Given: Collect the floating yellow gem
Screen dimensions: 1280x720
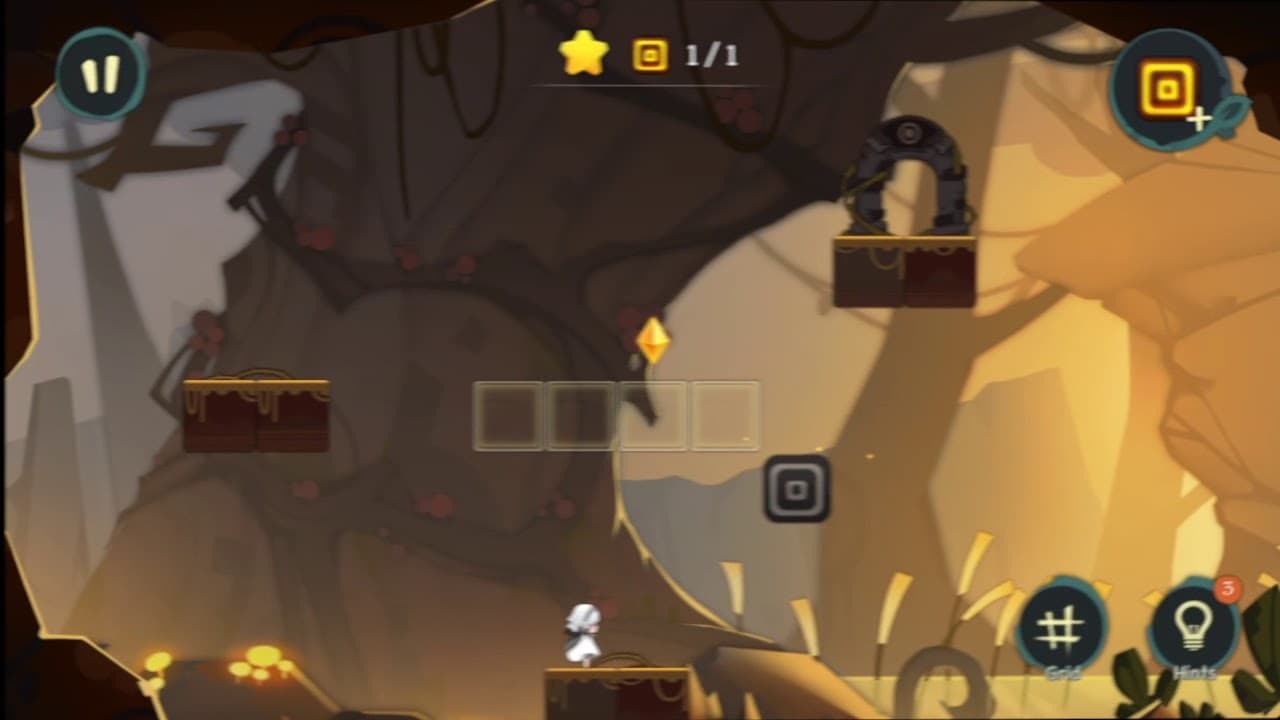Looking at the screenshot, I should pyautogui.click(x=651, y=340).
